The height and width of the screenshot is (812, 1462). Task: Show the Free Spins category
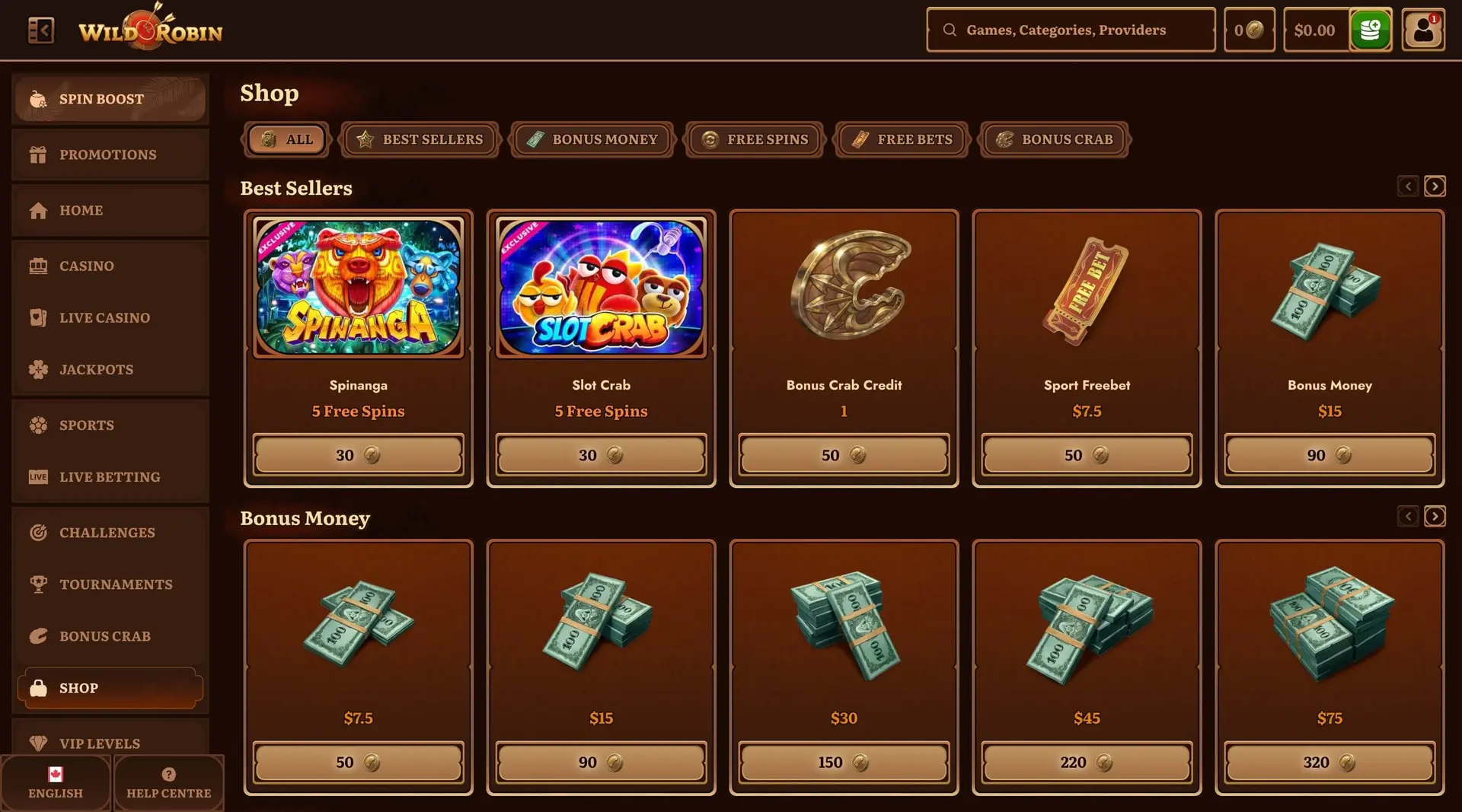coord(755,139)
